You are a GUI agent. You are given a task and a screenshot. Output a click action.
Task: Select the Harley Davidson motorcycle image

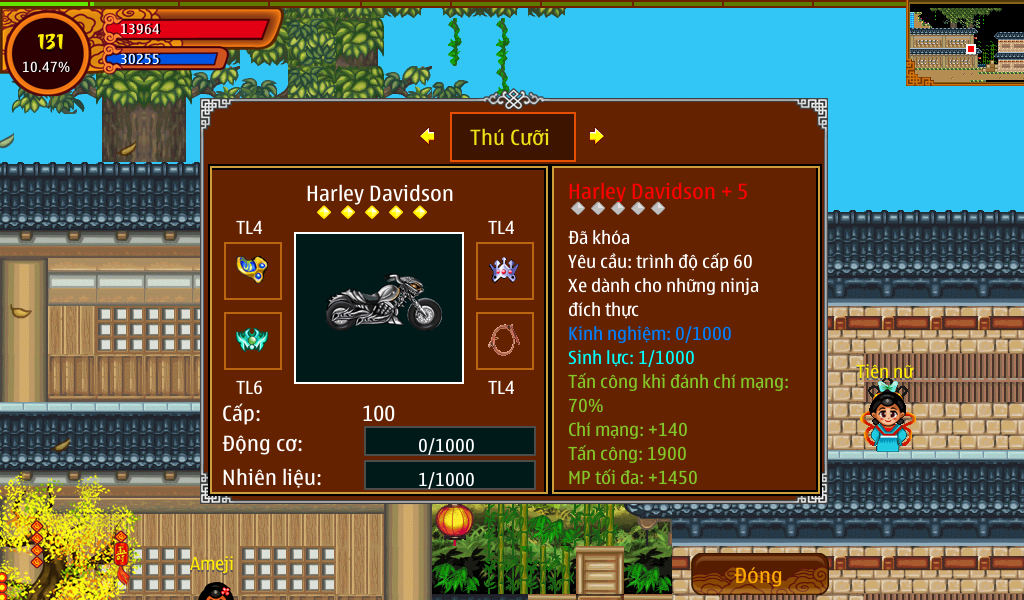coord(379,307)
